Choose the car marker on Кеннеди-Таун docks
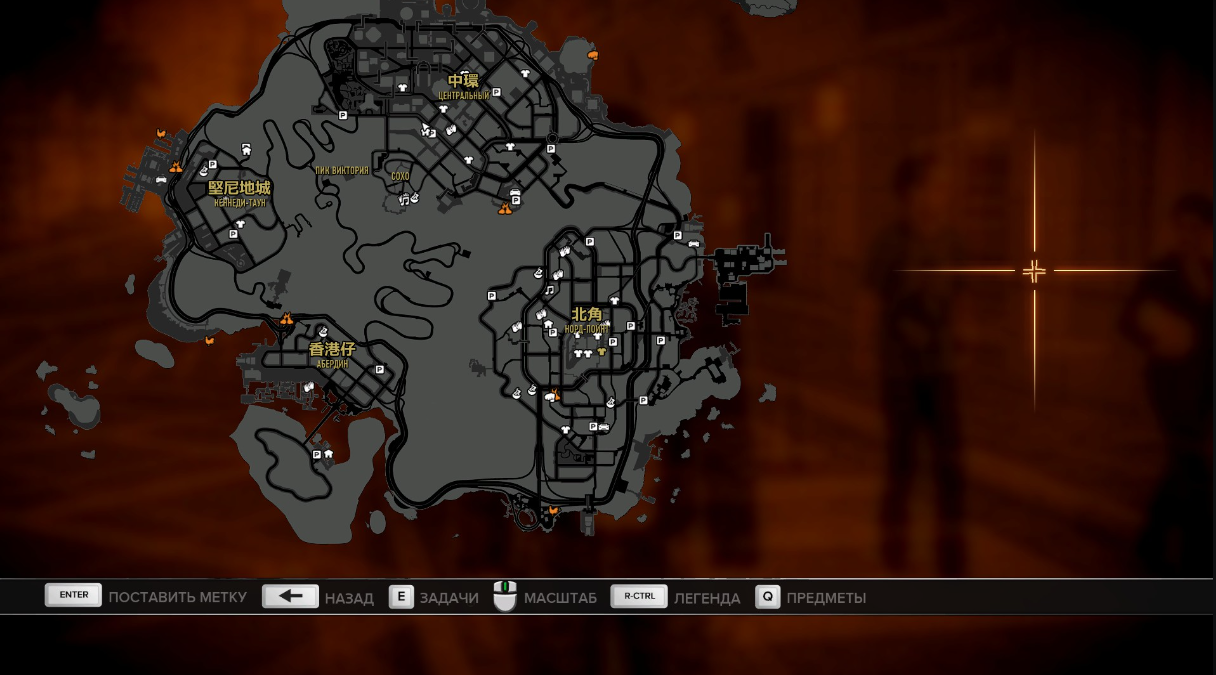The height and width of the screenshot is (675, 1216). tap(161, 180)
